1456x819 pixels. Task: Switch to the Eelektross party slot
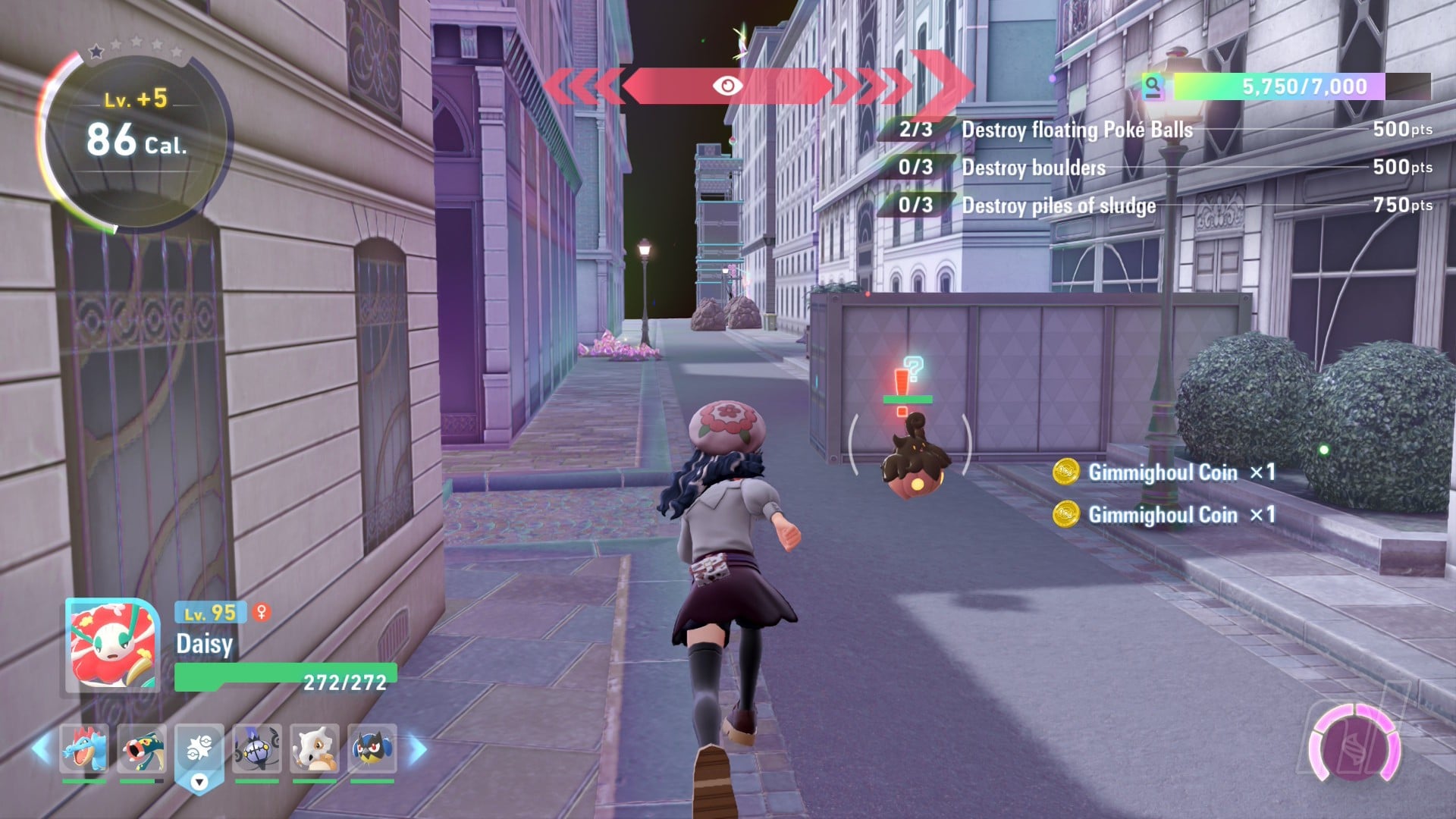pos(142,748)
